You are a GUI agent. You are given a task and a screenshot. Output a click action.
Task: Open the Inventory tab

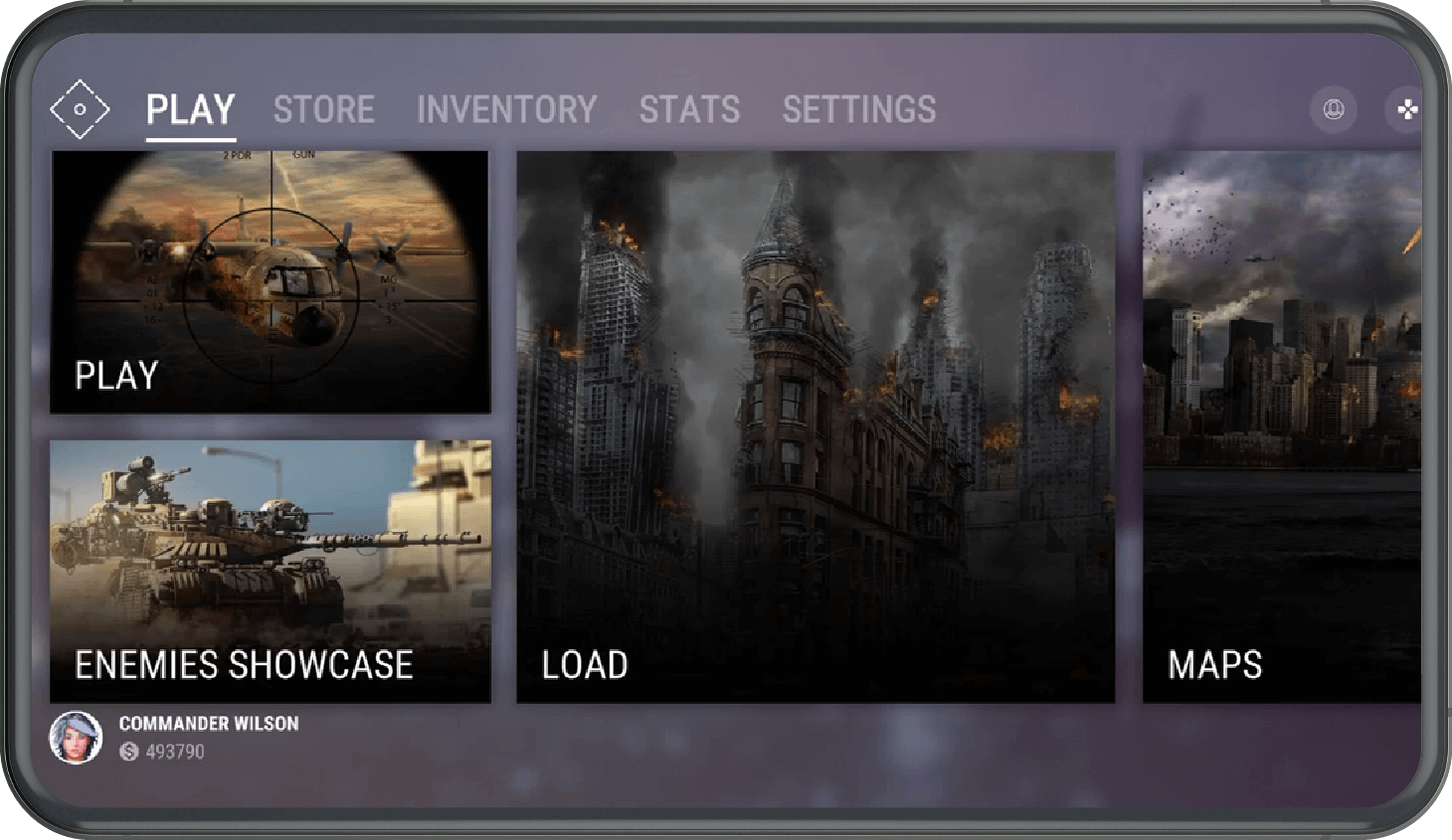pyautogui.click(x=506, y=109)
